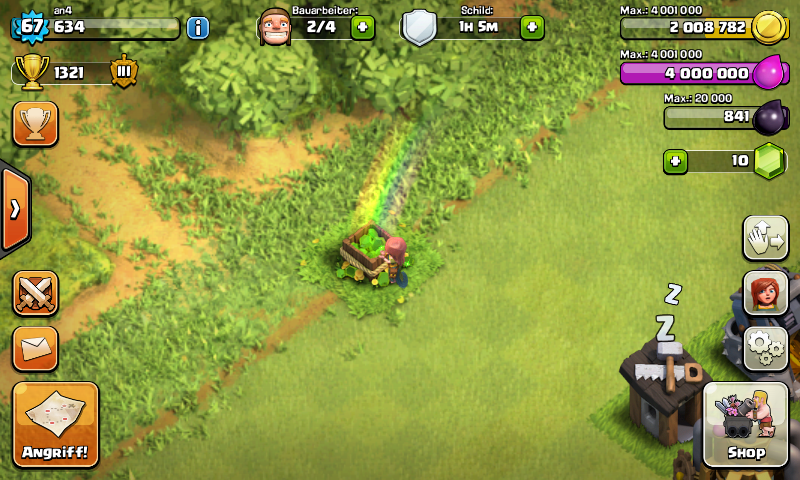800x480 pixels.
Task: Expand the orange side arrow panel
Action: click(x=15, y=209)
